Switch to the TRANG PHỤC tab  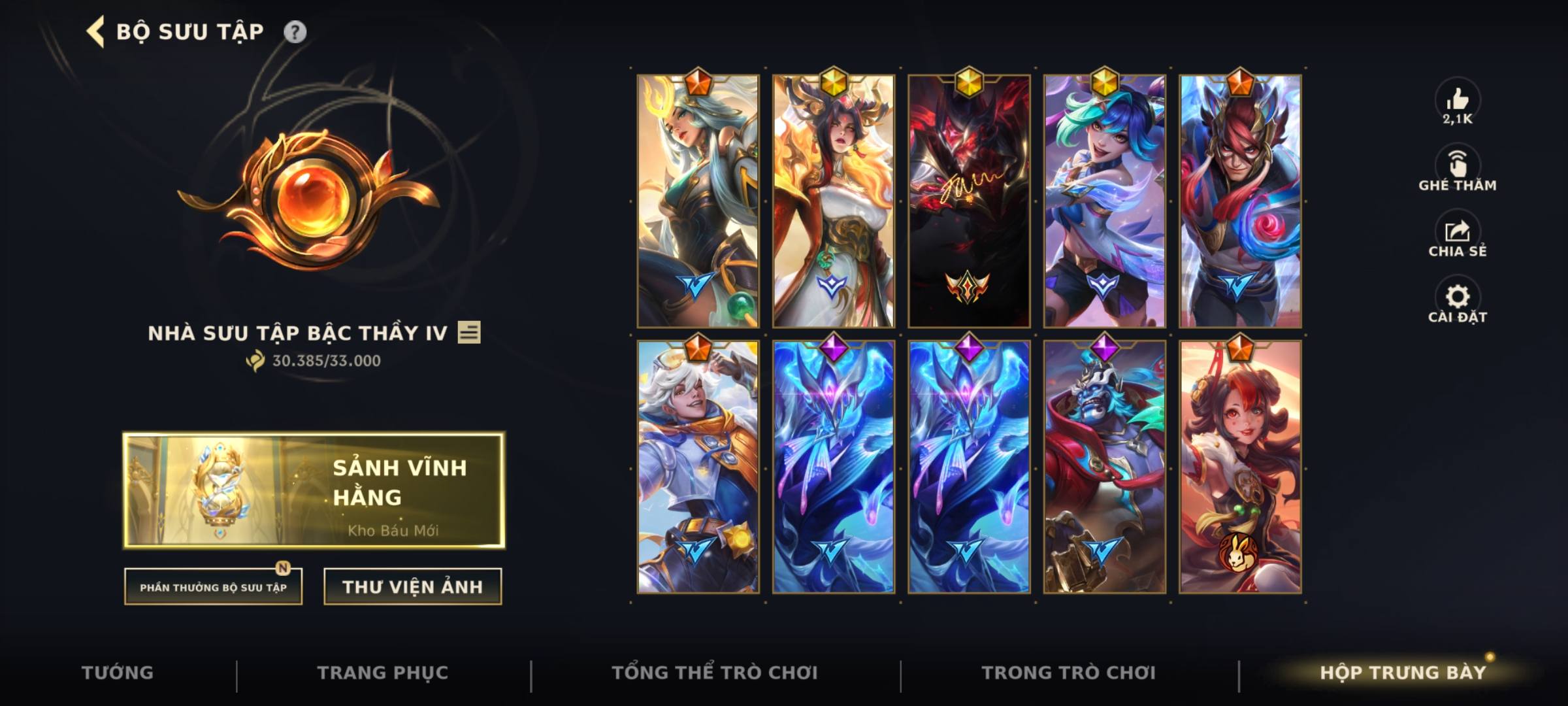click(385, 672)
